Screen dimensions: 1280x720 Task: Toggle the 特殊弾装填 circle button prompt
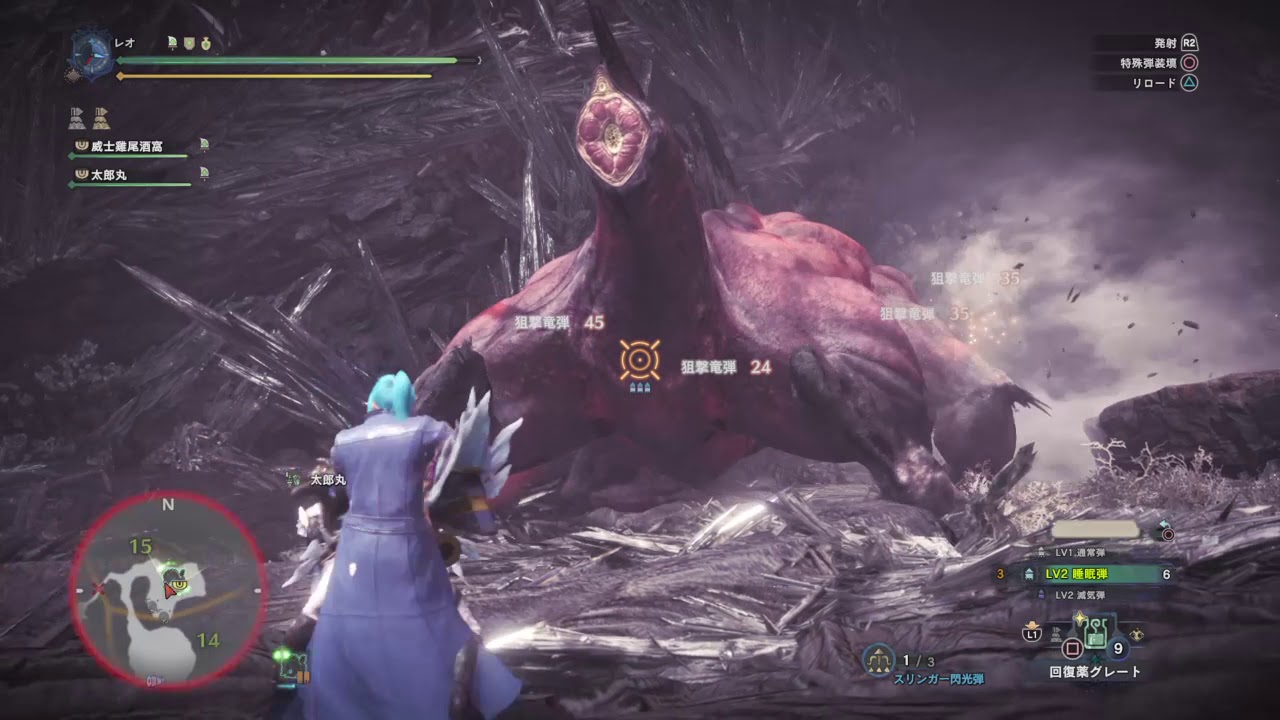1190,63
